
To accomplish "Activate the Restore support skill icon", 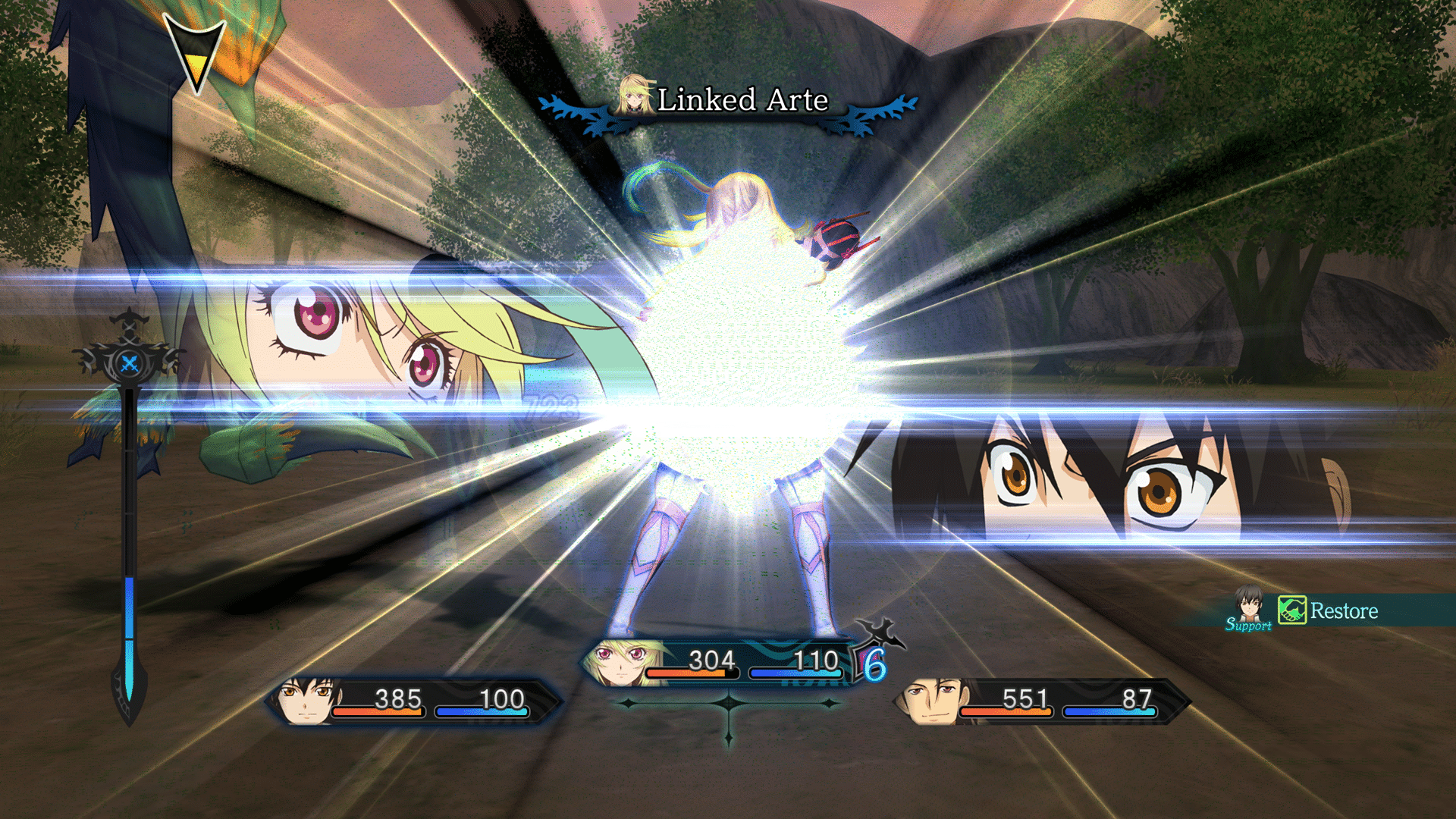I will point(1291,610).
